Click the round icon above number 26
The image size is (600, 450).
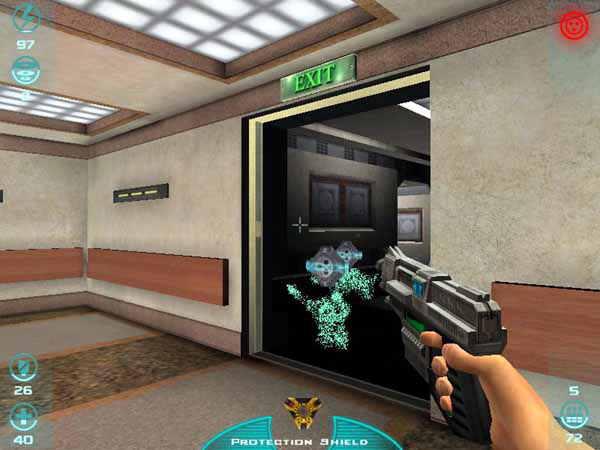click(x=22, y=366)
